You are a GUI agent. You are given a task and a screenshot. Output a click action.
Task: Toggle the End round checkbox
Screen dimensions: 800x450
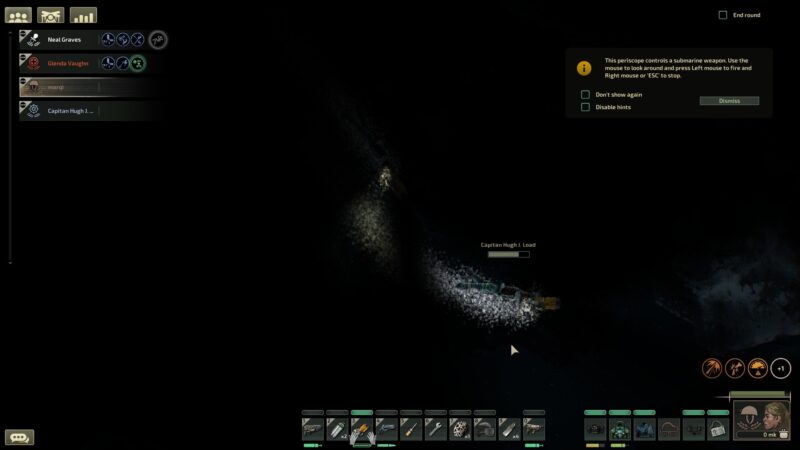[723, 15]
